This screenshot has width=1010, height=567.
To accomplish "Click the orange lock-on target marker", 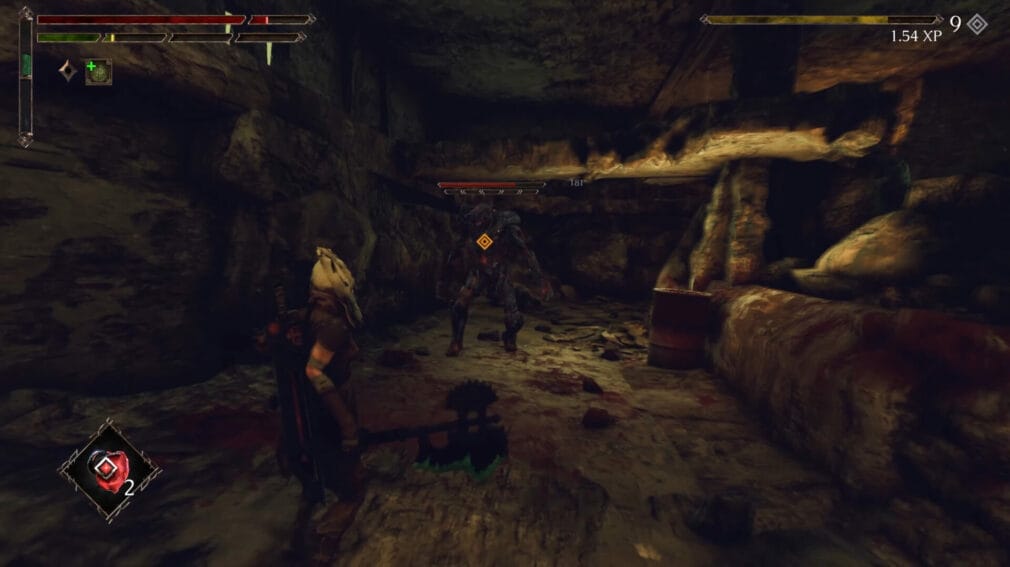I will [x=485, y=241].
